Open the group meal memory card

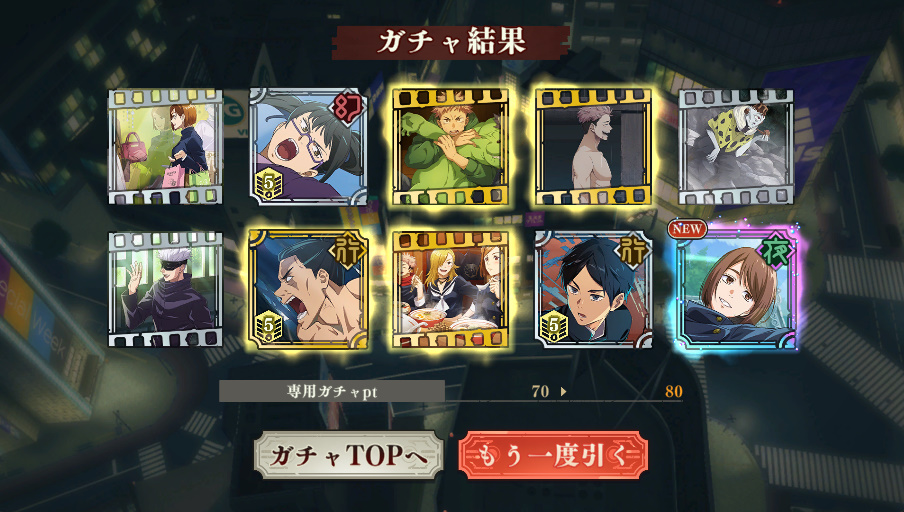(451, 289)
